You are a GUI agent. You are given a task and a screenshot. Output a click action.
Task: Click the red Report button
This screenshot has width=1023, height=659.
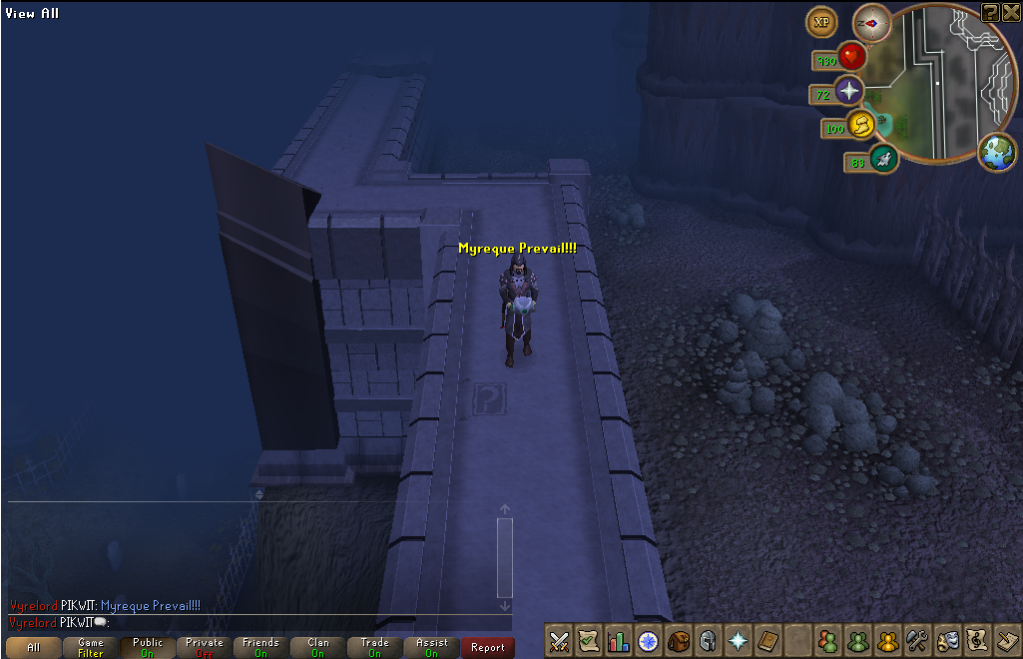coord(488,647)
